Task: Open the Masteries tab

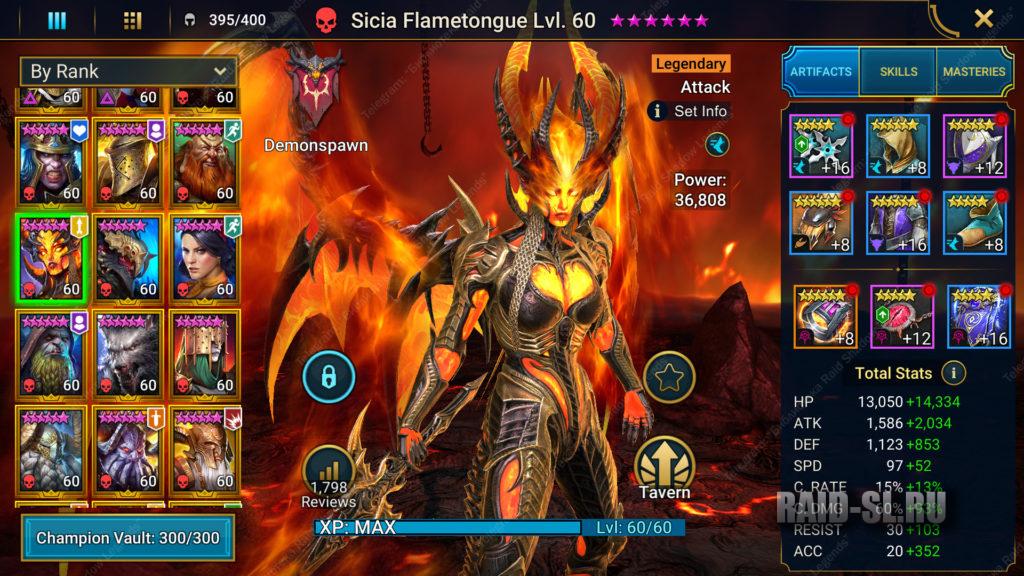Action: [x=973, y=72]
